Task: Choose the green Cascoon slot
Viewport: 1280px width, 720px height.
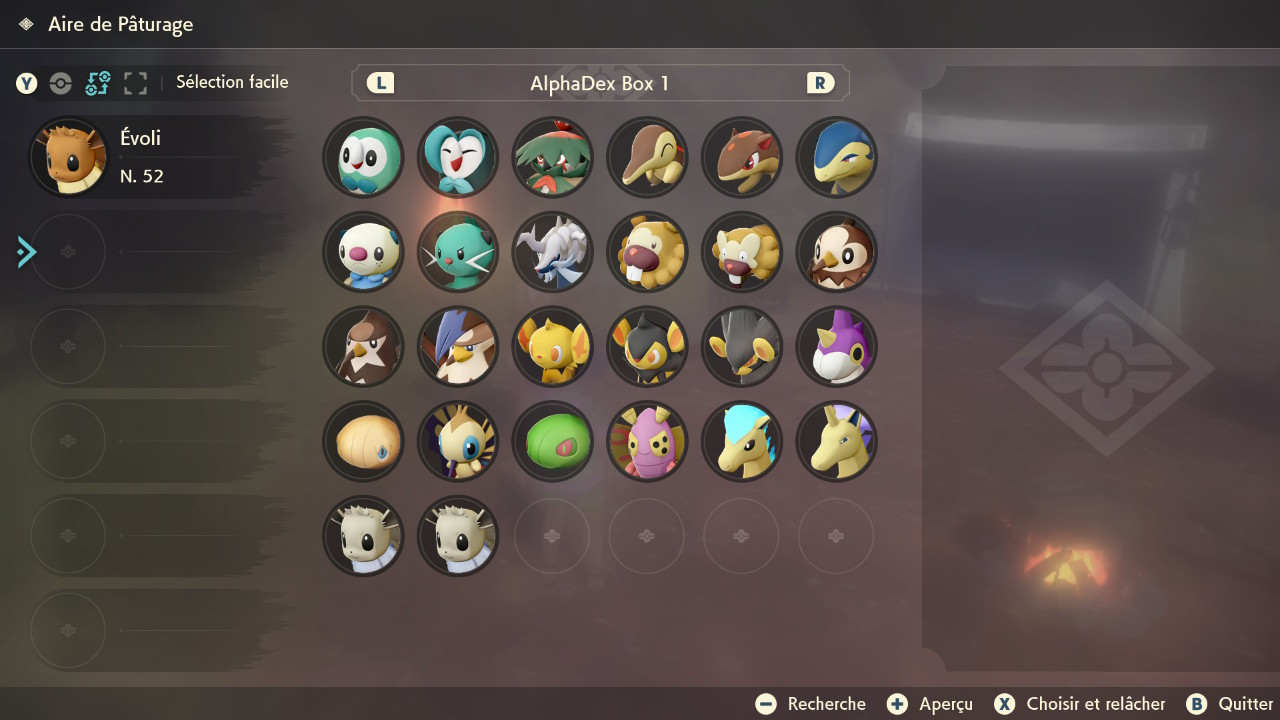Action: [552, 441]
